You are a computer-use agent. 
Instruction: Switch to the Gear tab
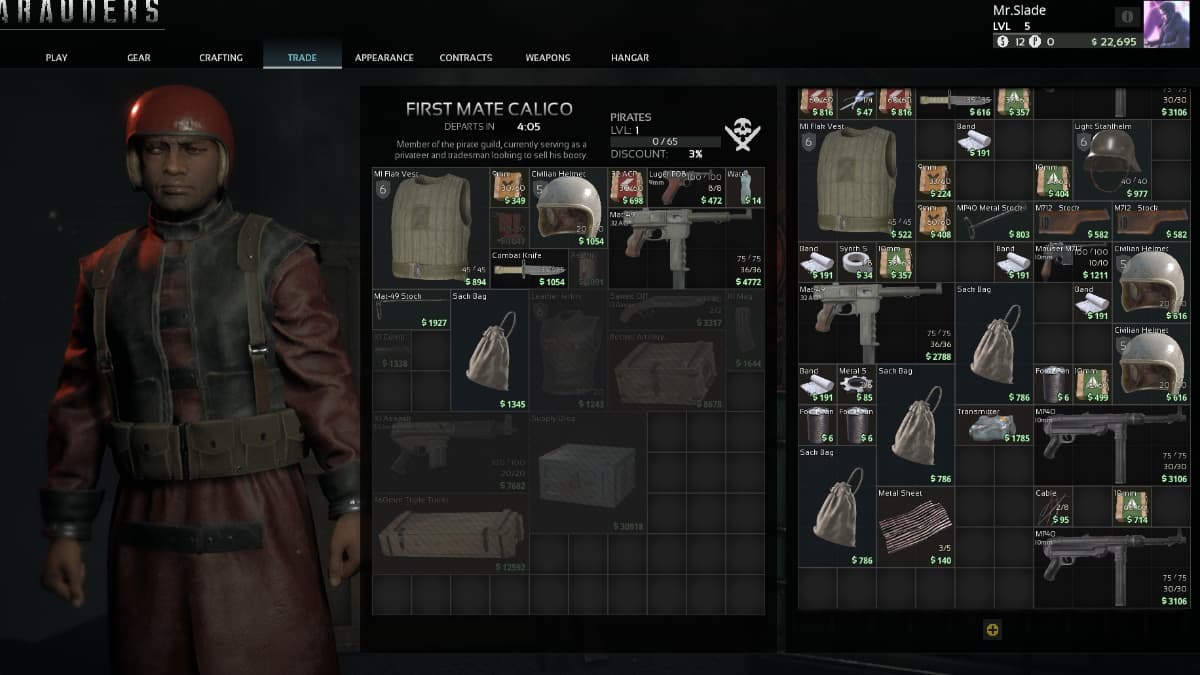click(139, 58)
